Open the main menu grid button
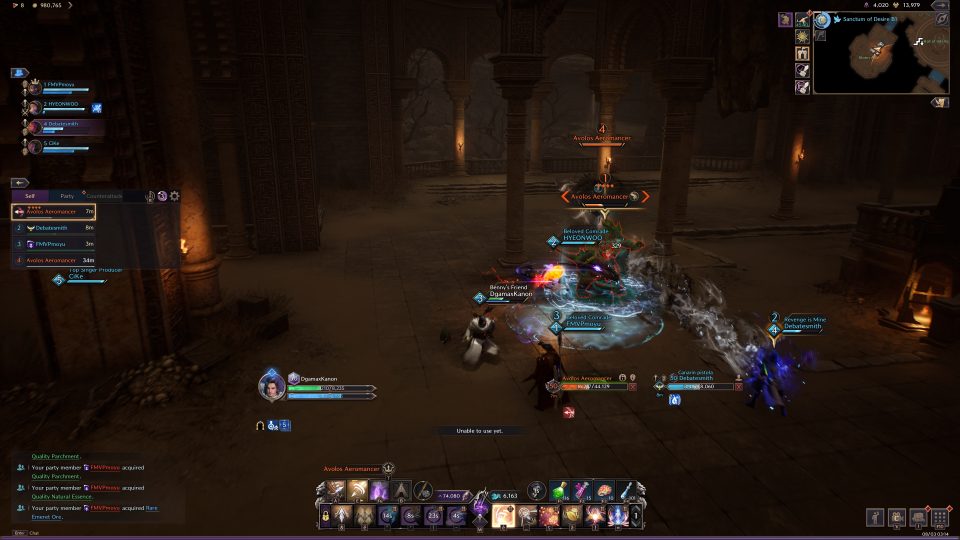Viewport: 960px width, 540px height. coord(939,517)
